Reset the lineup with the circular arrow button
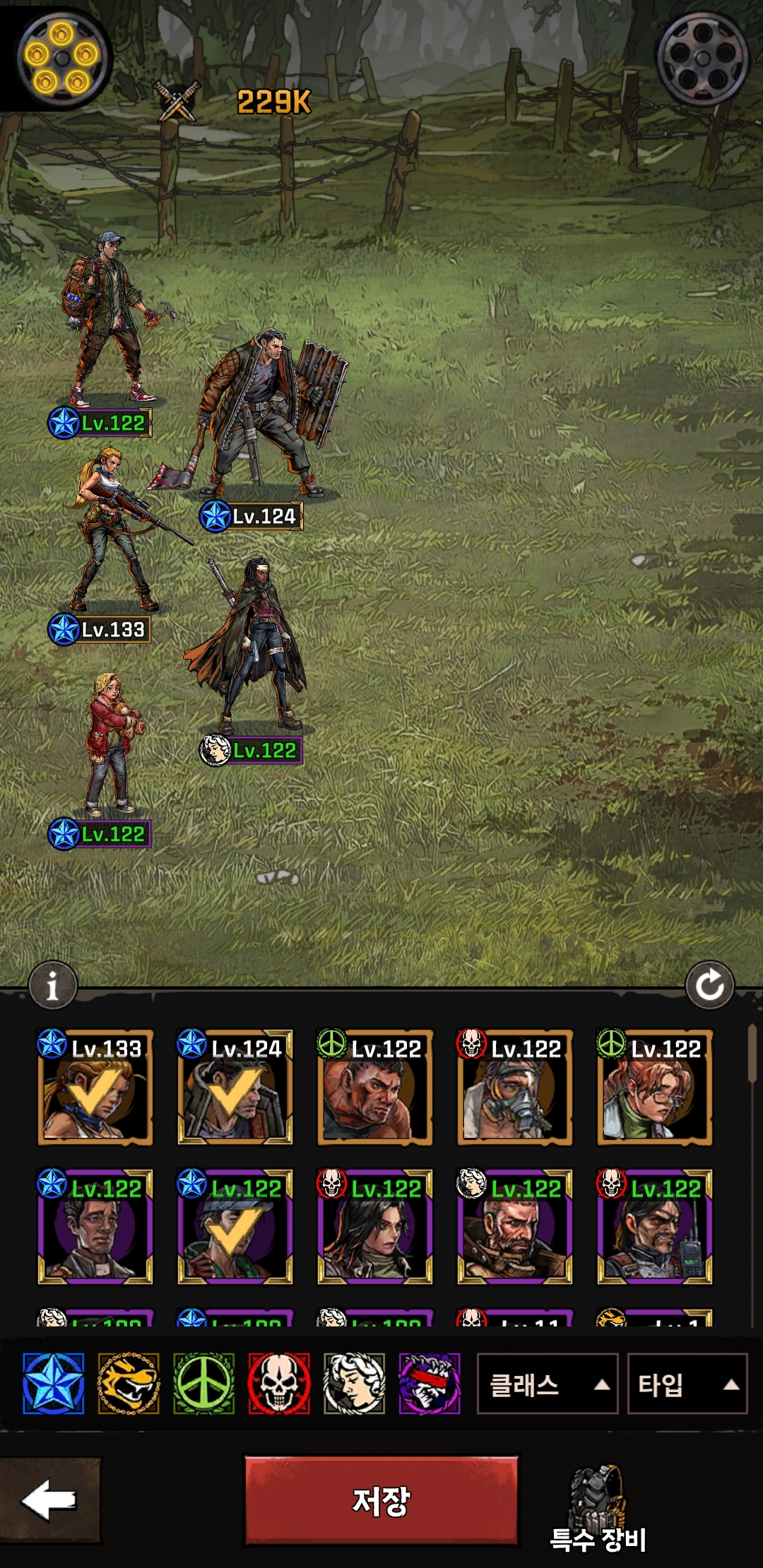763x1568 pixels. [709, 985]
